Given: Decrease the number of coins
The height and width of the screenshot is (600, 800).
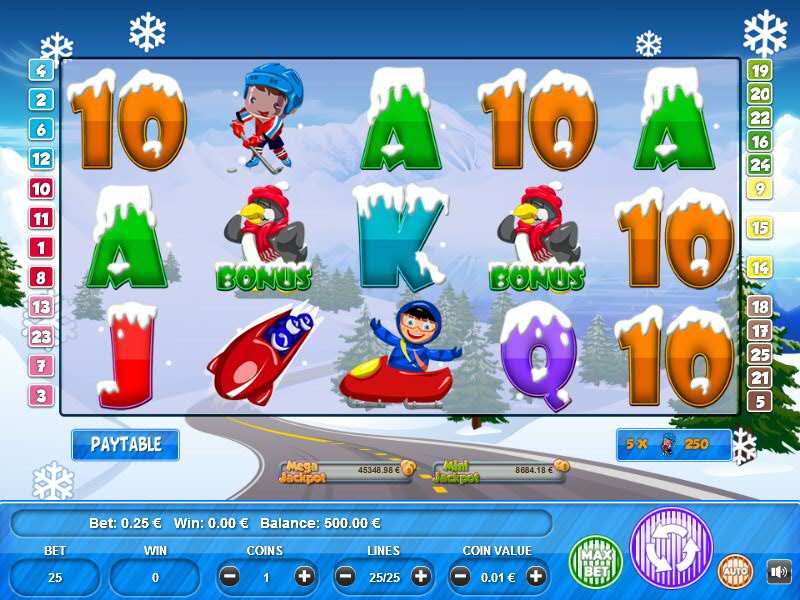Looking at the screenshot, I should pyautogui.click(x=230, y=576).
